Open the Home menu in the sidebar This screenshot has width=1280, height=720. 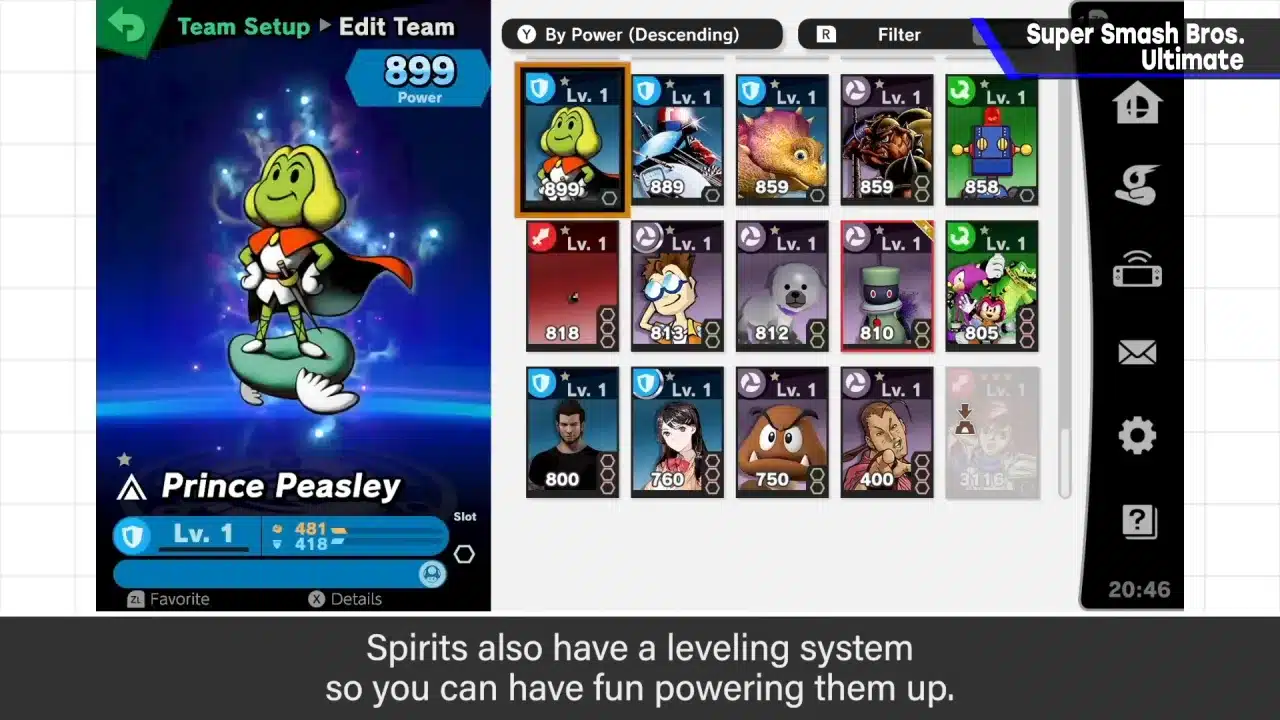pos(1138,101)
